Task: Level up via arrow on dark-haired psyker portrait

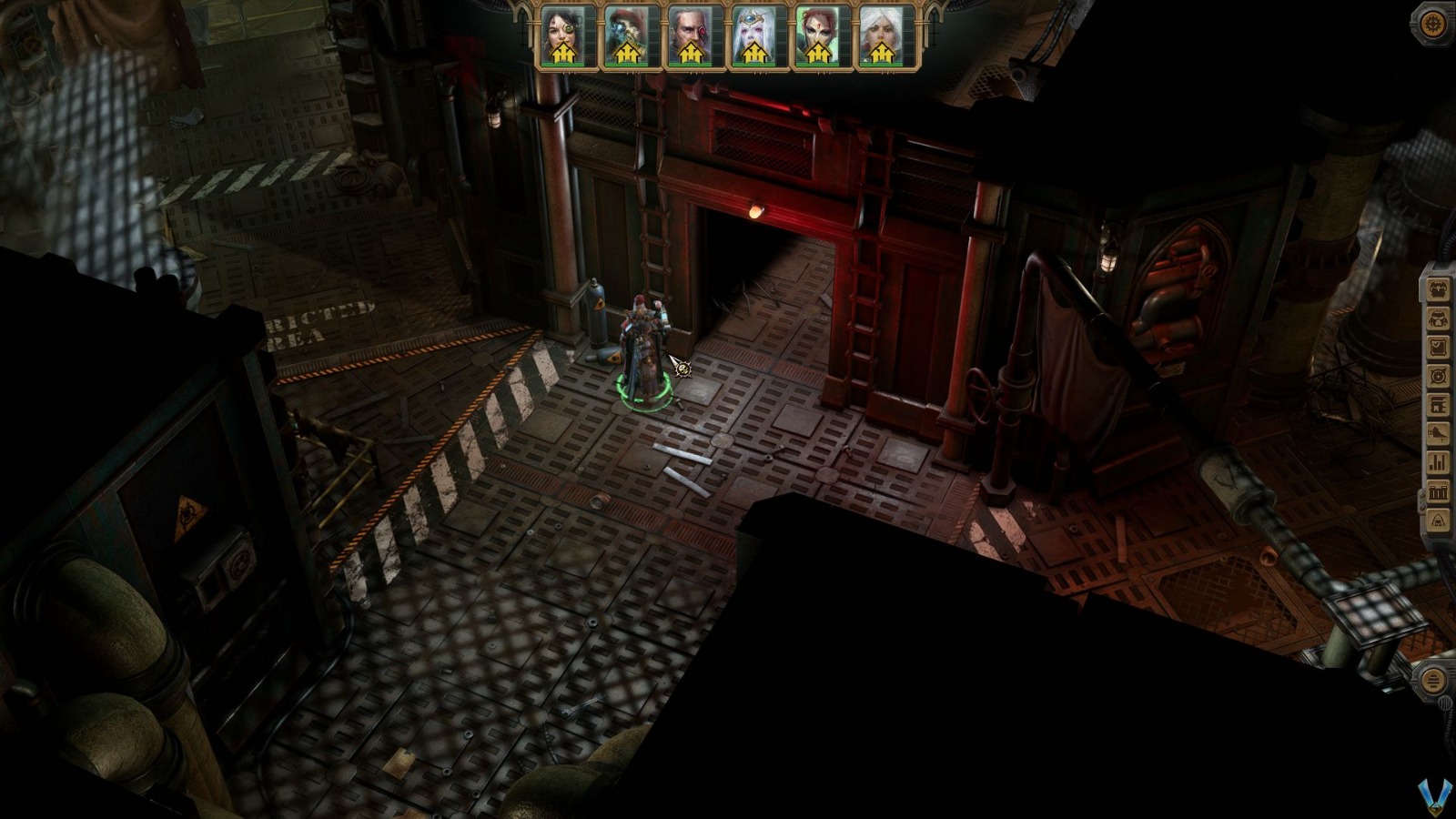Action: pos(564,54)
